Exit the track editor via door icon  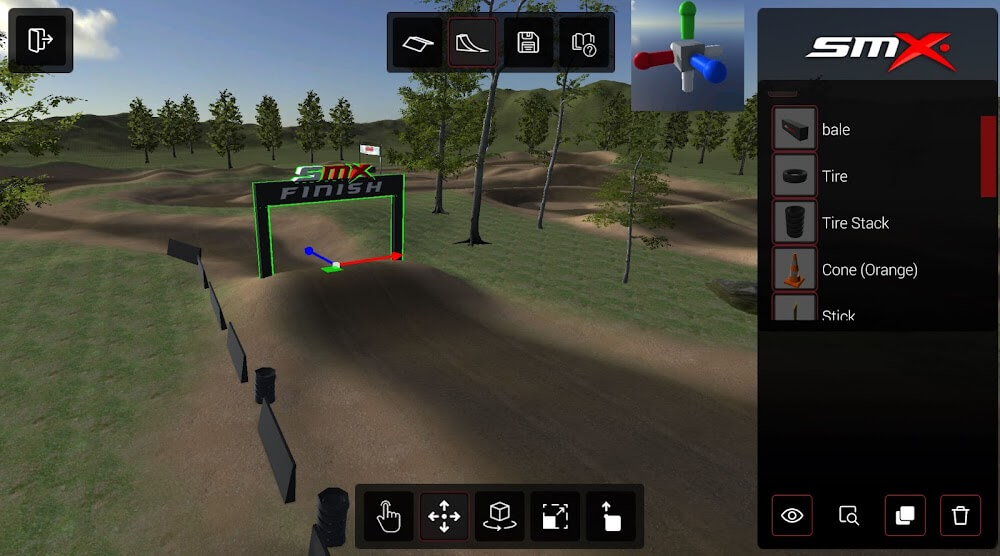click(x=40, y=40)
